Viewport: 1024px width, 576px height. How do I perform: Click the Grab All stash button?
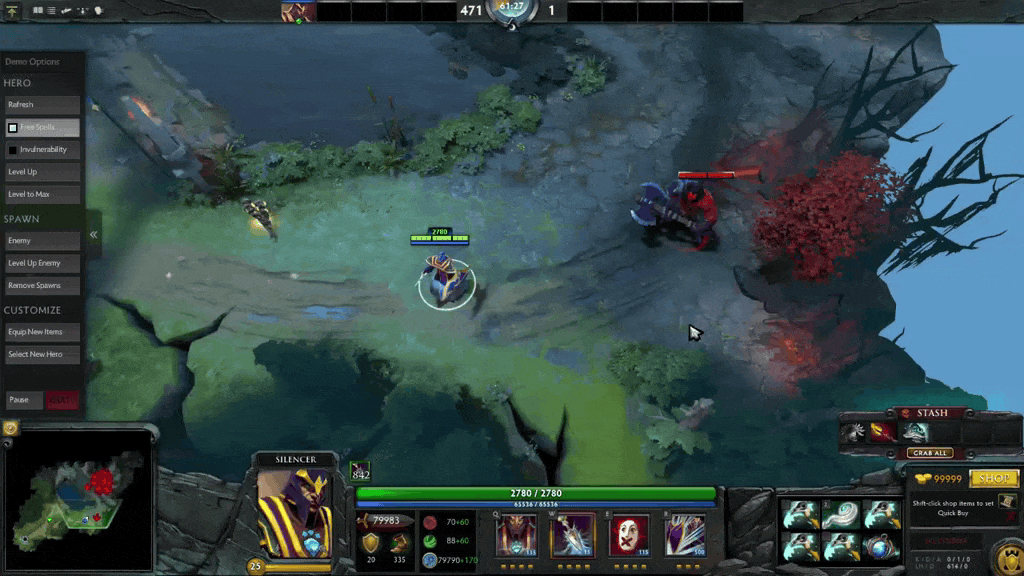(x=929, y=453)
